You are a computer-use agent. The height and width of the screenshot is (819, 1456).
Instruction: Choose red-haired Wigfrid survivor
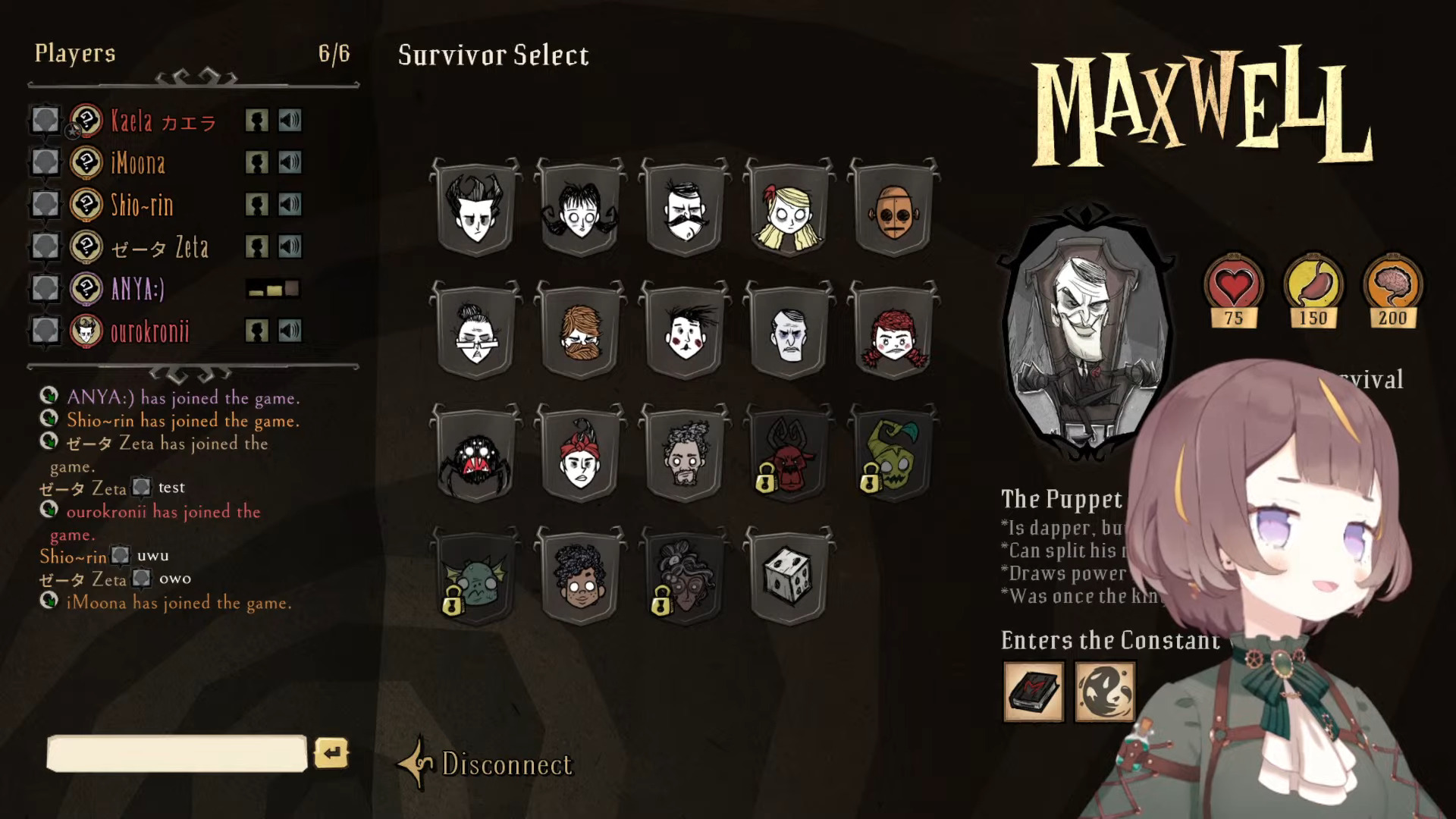(x=894, y=333)
